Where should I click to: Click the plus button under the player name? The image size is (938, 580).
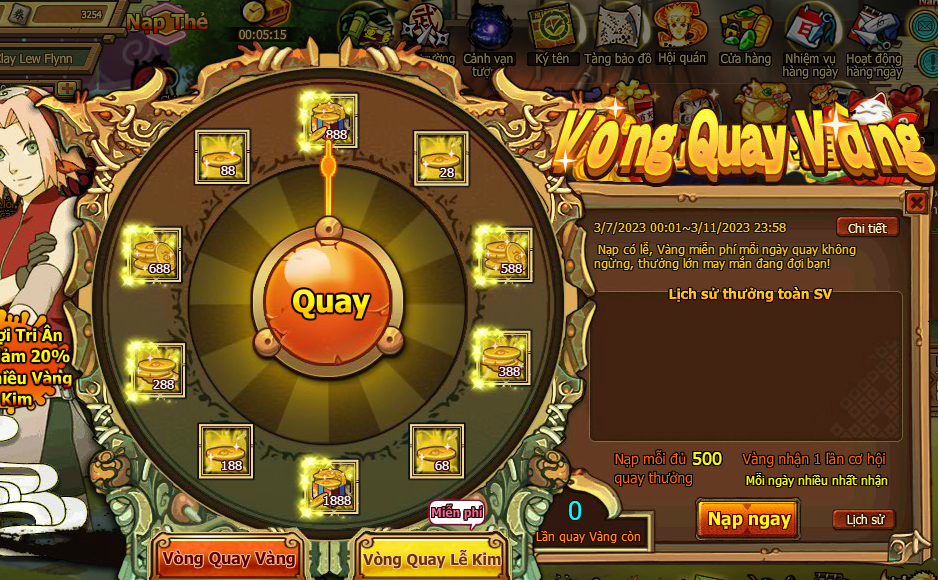[x=68, y=89]
